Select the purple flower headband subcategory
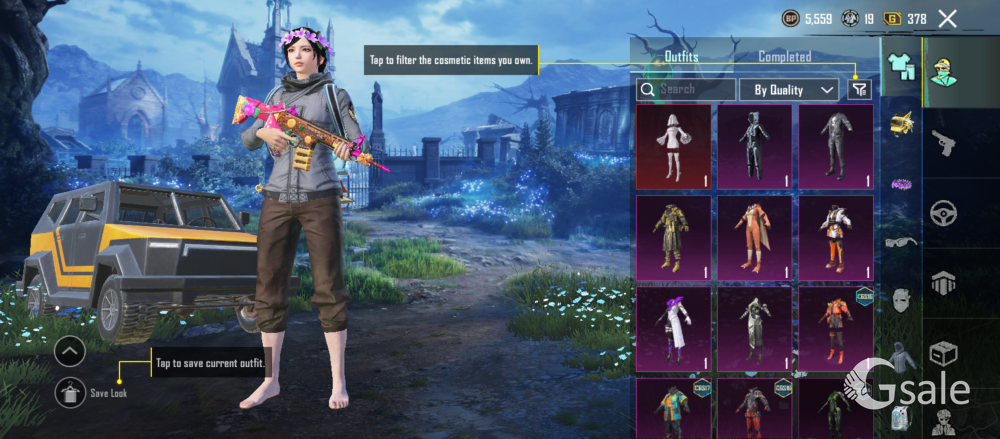The image size is (1000, 439). [x=901, y=183]
